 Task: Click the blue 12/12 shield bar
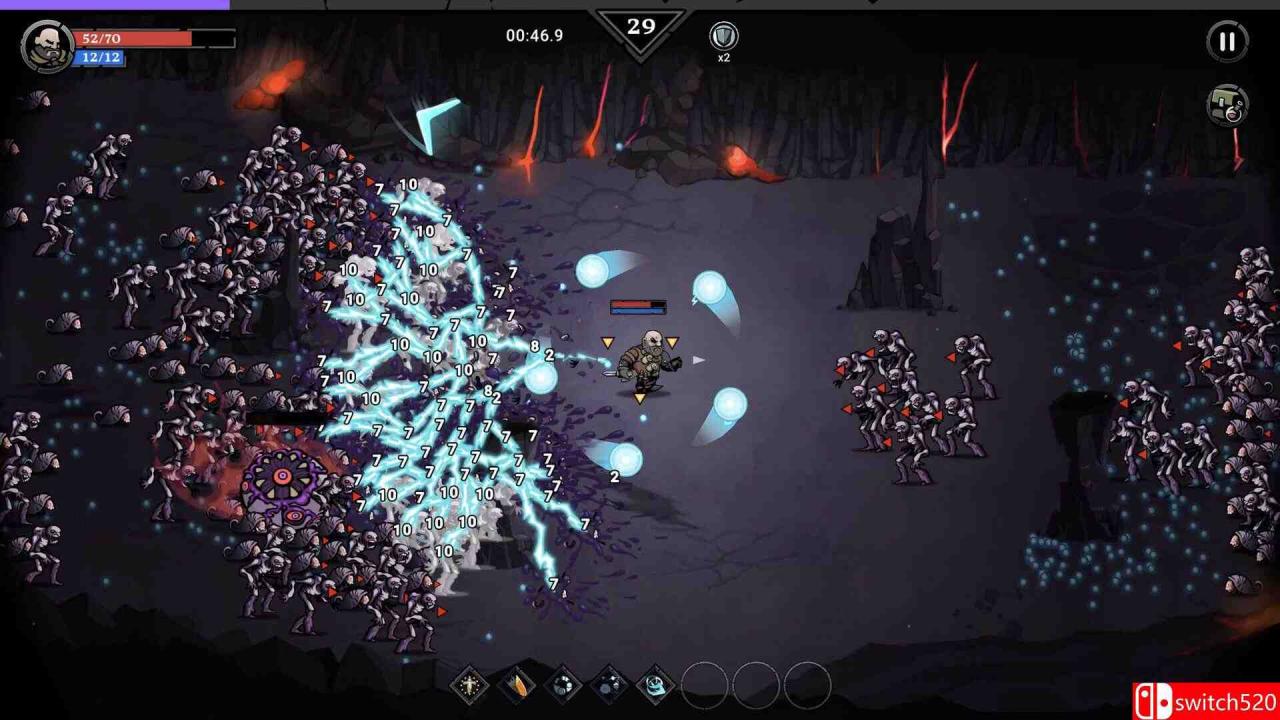tap(100, 58)
